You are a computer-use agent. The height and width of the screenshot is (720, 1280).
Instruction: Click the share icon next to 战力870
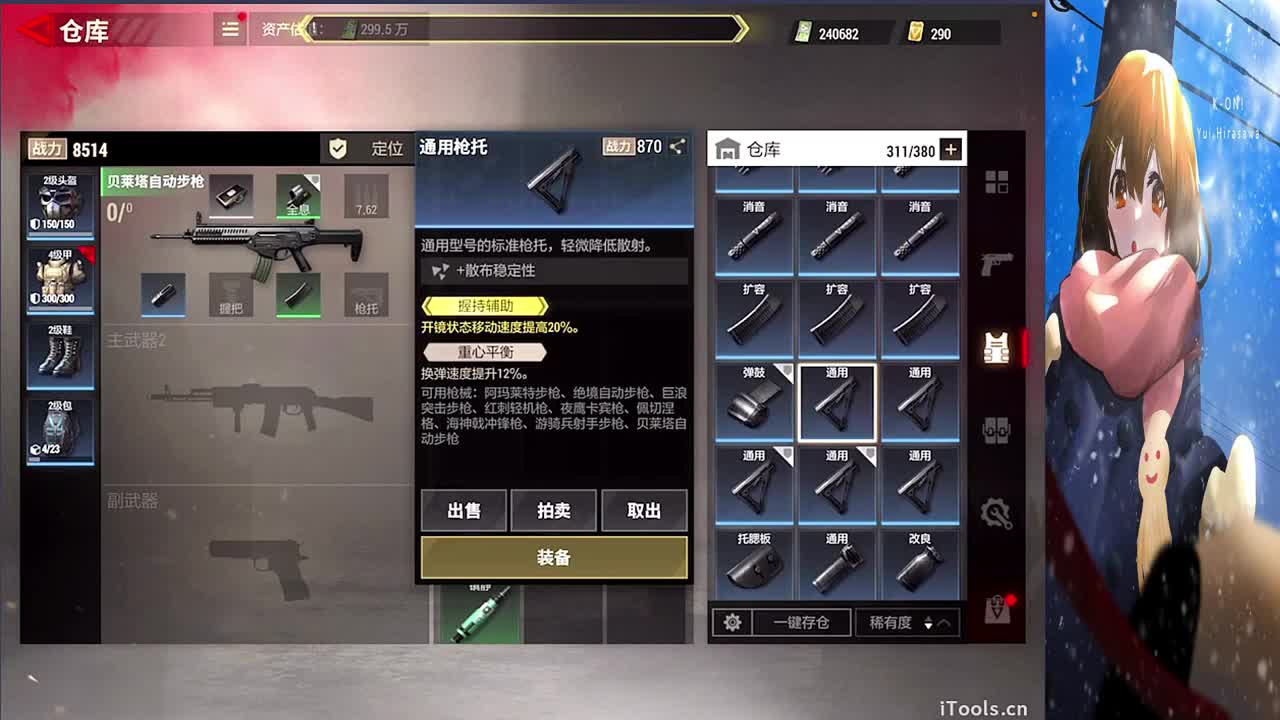pyautogui.click(x=676, y=146)
